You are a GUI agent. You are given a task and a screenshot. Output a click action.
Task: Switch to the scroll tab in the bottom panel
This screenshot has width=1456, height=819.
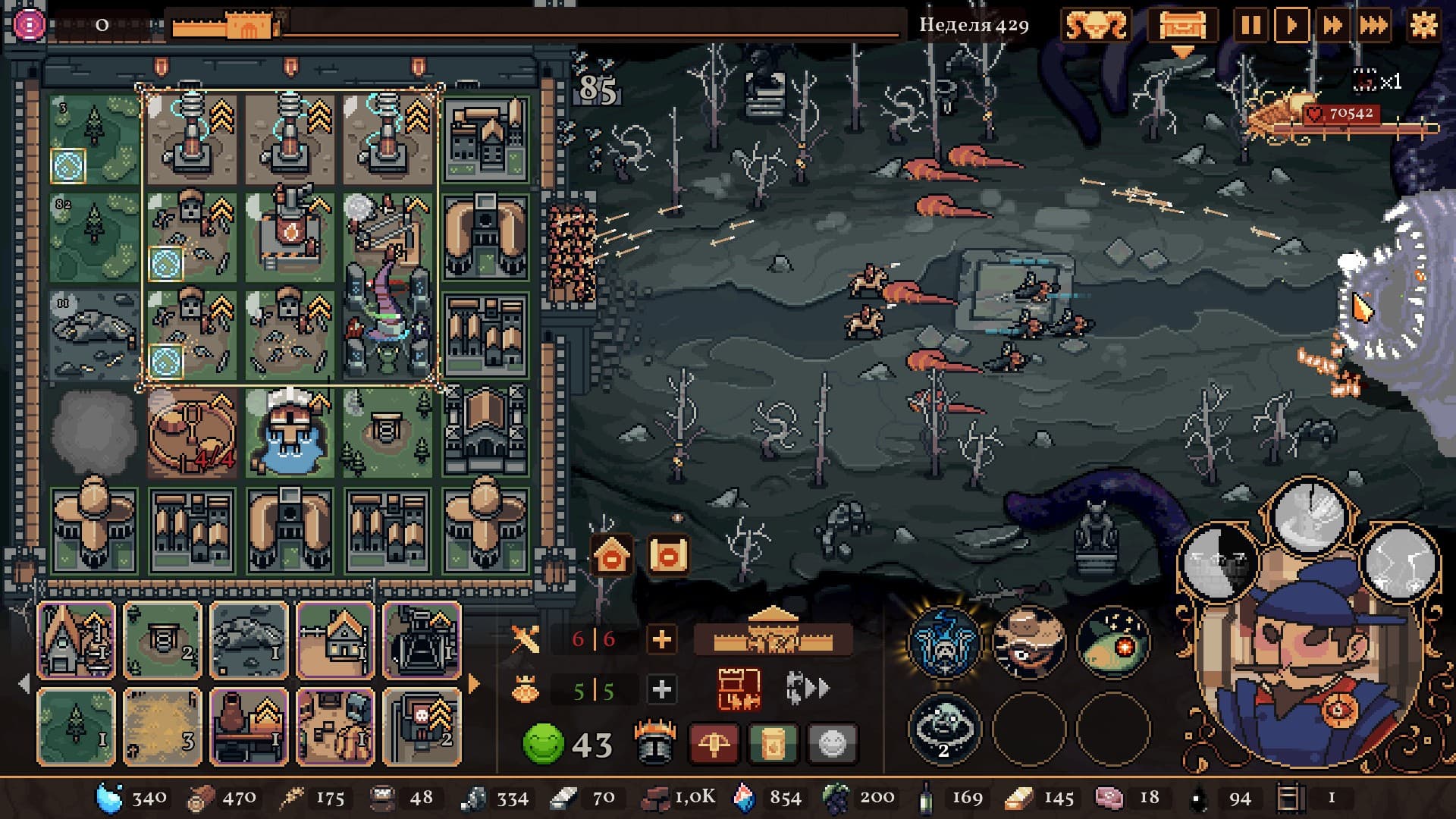click(x=771, y=742)
